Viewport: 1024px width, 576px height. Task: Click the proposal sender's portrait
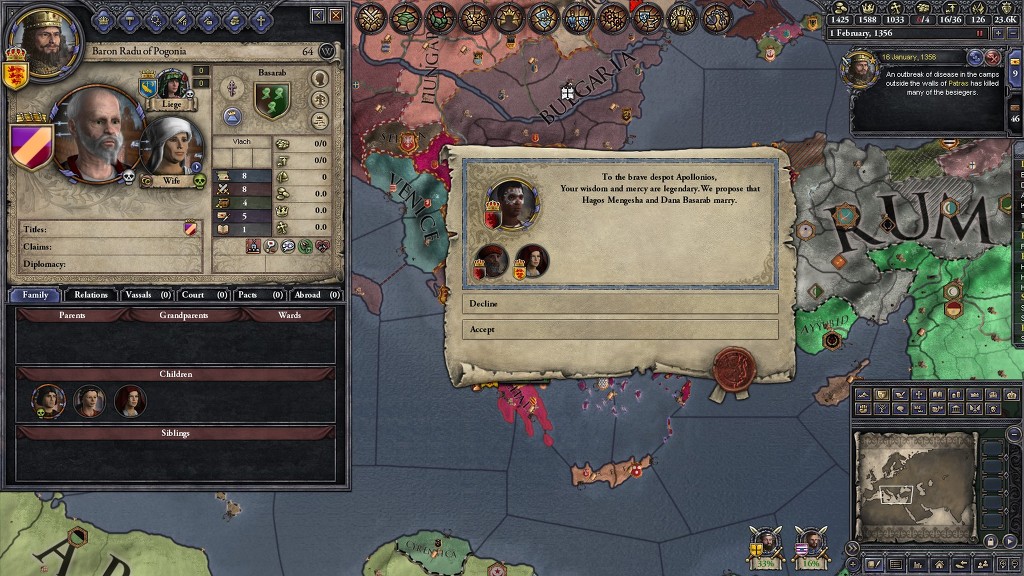[x=512, y=203]
